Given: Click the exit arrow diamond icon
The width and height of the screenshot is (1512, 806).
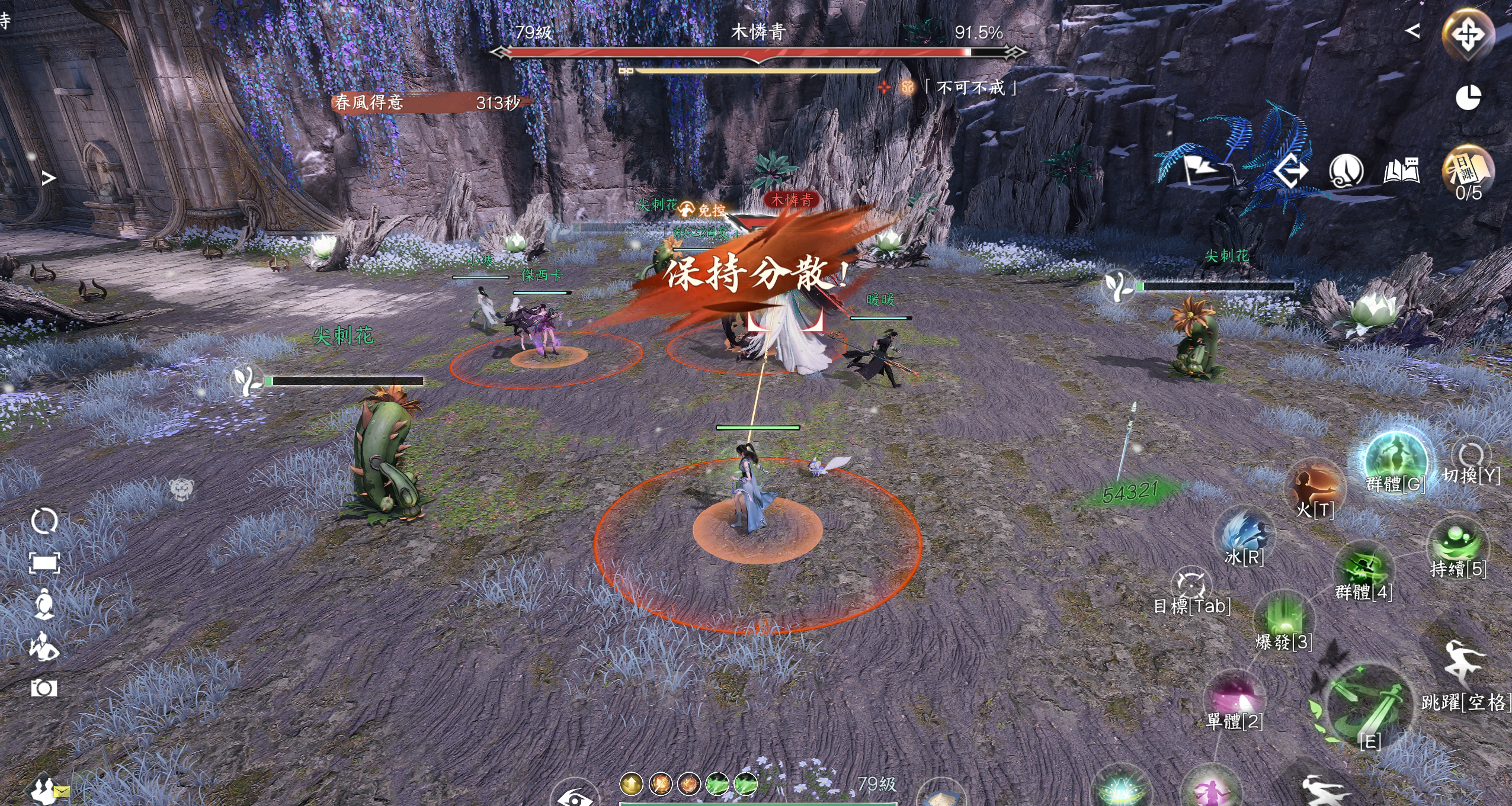Looking at the screenshot, I should point(1292,172).
